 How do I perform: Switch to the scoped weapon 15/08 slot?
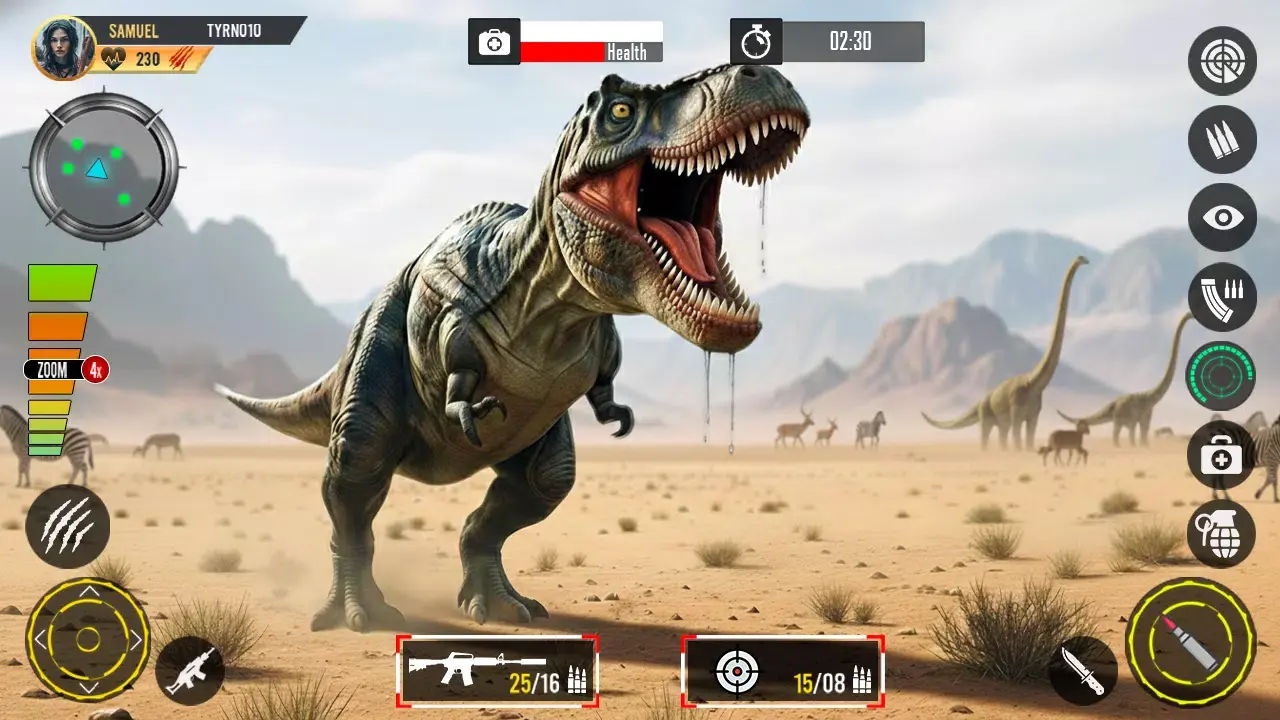783,672
